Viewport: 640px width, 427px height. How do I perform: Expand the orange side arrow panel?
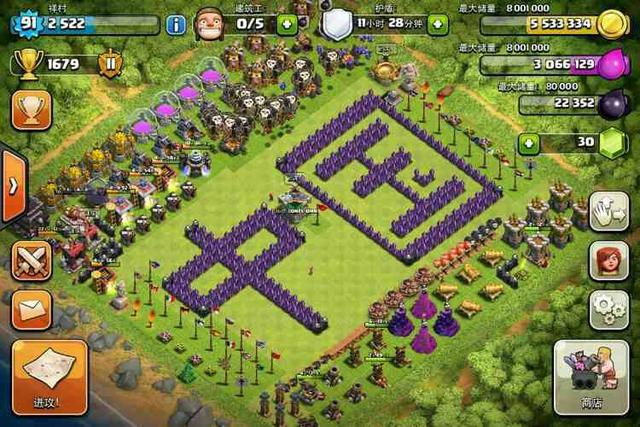pyautogui.click(x=12, y=186)
